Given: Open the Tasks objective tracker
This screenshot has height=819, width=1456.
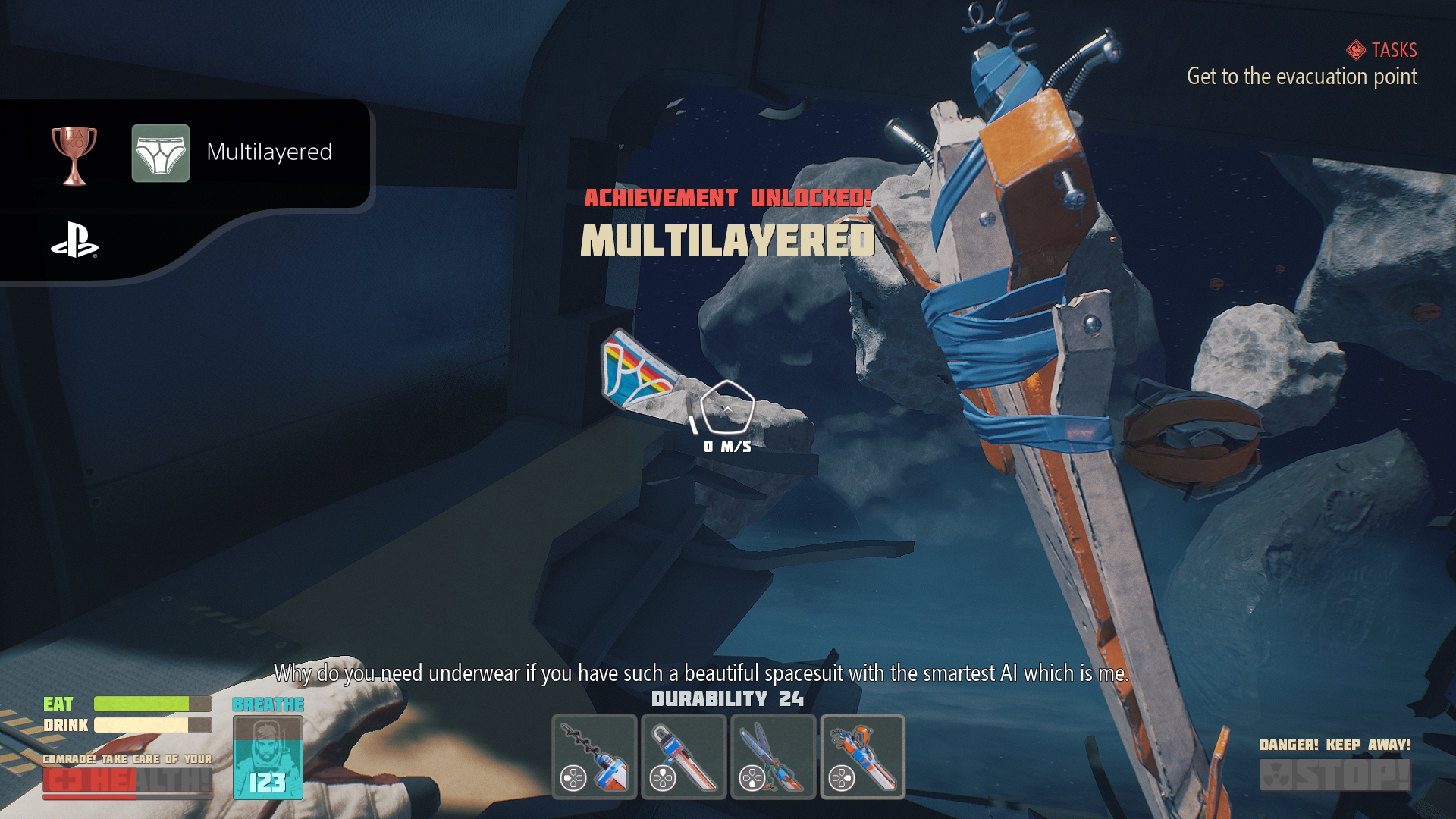Looking at the screenshot, I should [x=1383, y=50].
